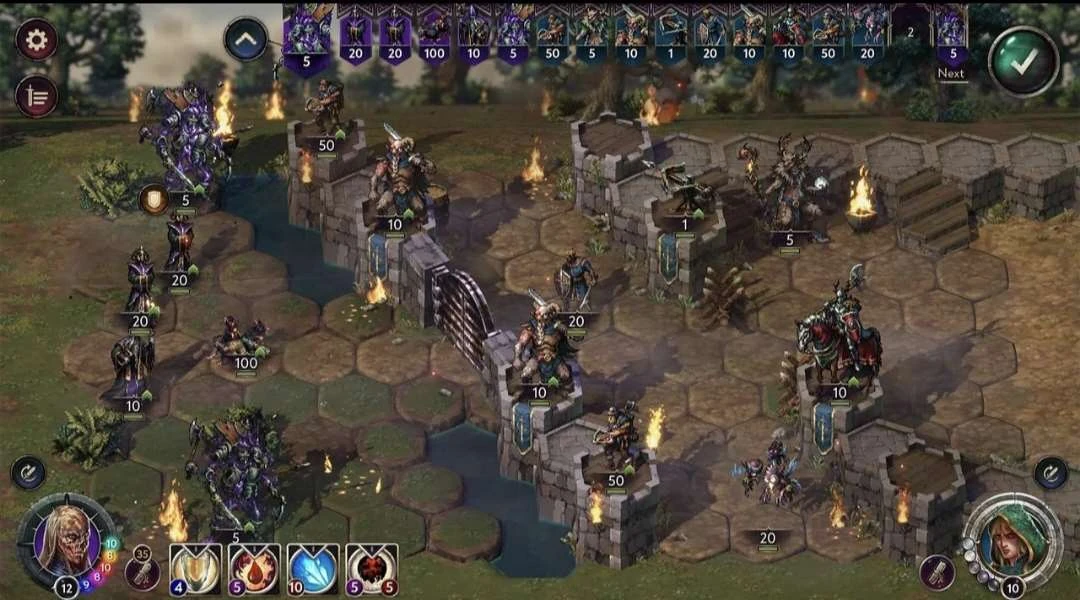Open the enemy hero's scroll button
This screenshot has height=600, width=1080.
(x=939, y=571)
